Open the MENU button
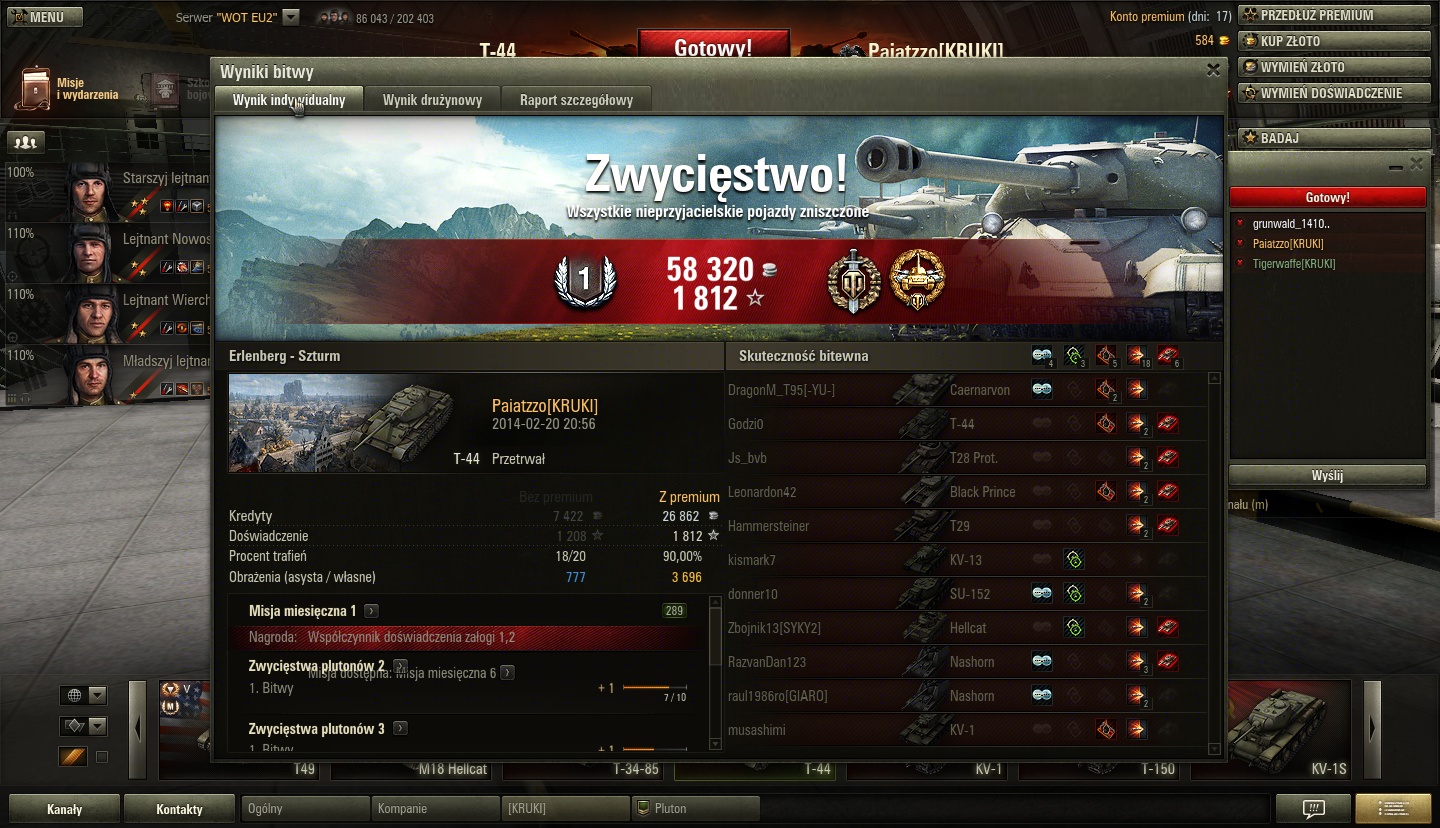The height and width of the screenshot is (828, 1440). click(x=37, y=17)
